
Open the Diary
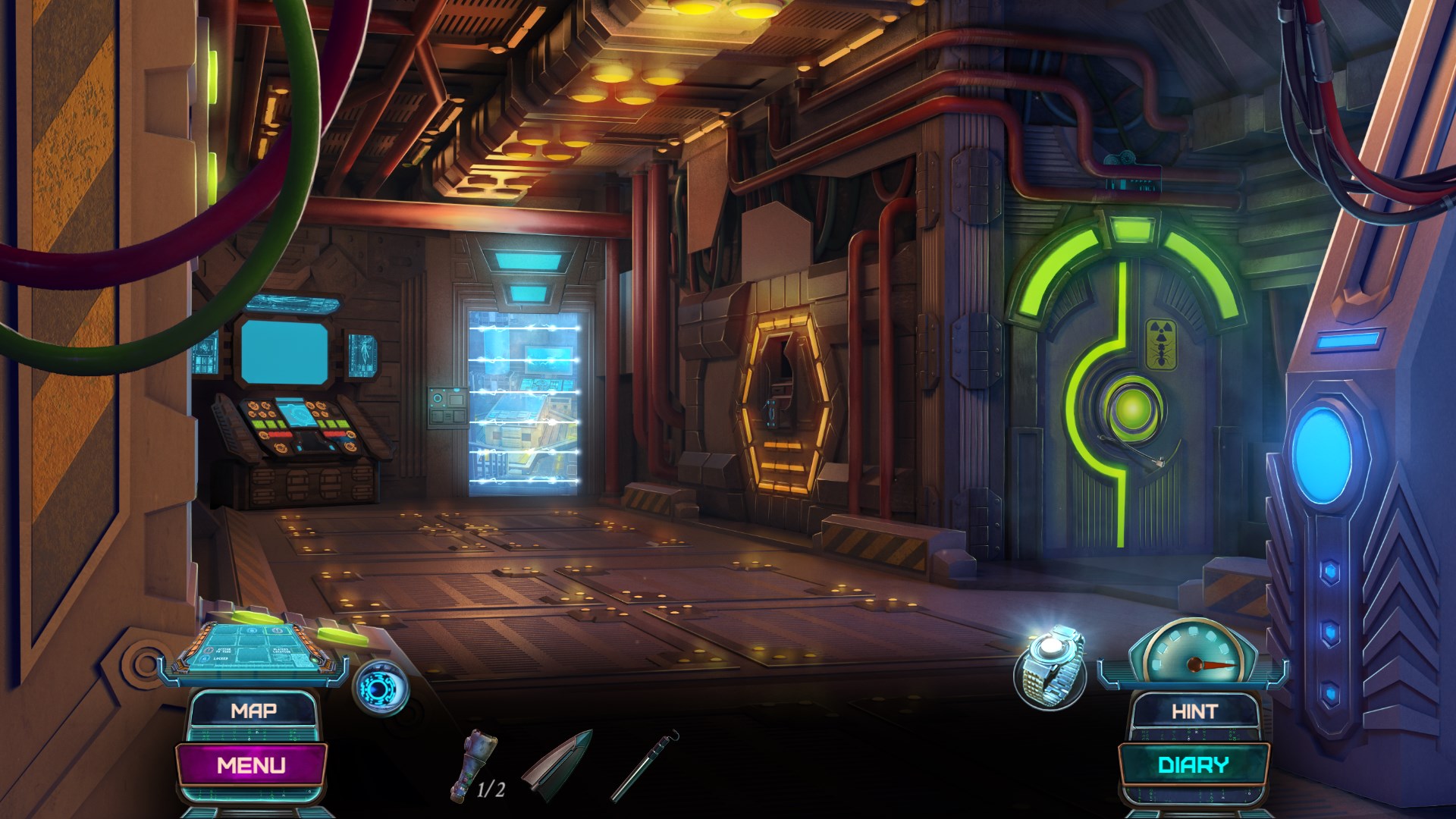click(1193, 764)
